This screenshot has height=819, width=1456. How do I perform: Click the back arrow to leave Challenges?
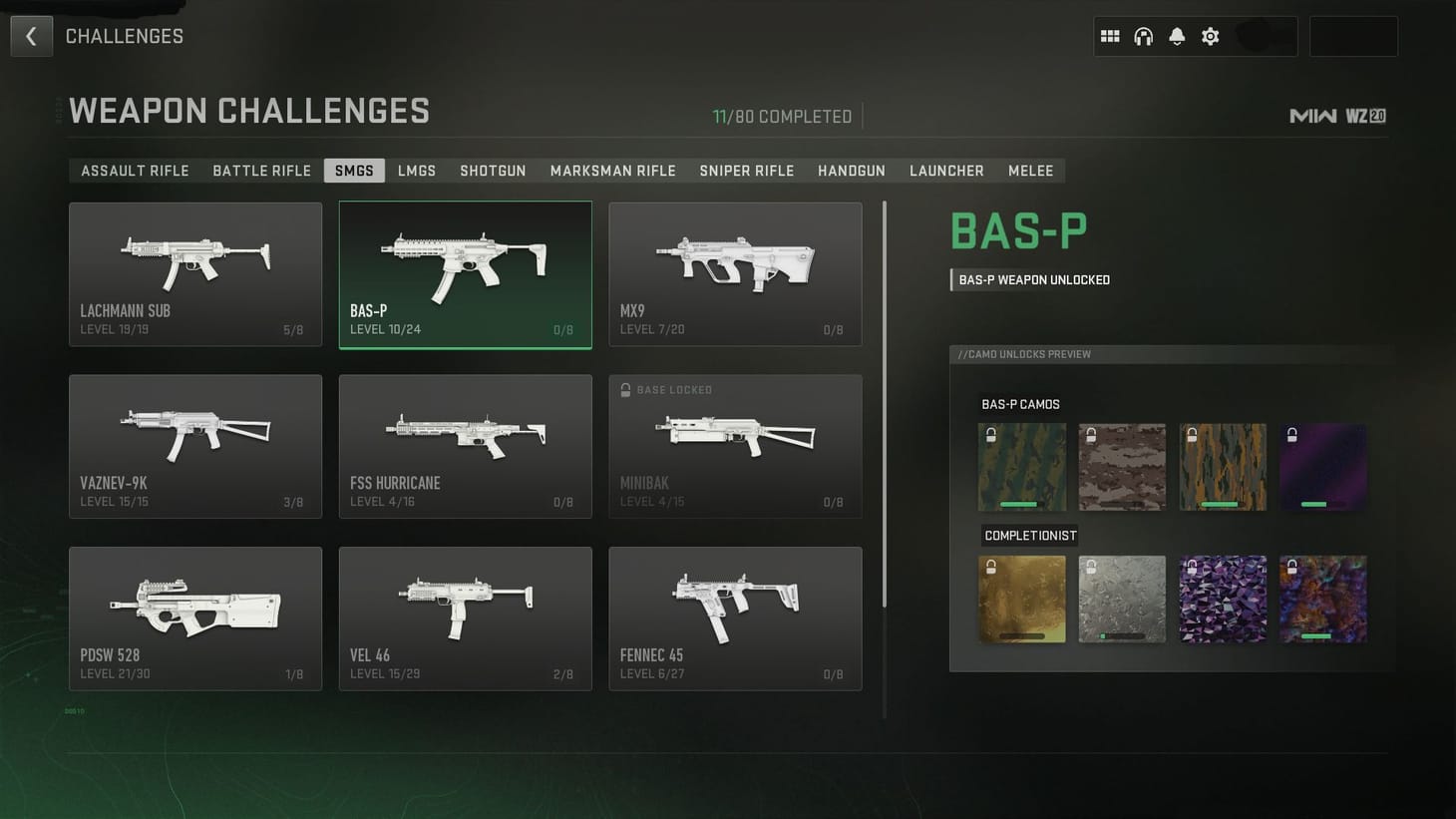click(x=31, y=36)
